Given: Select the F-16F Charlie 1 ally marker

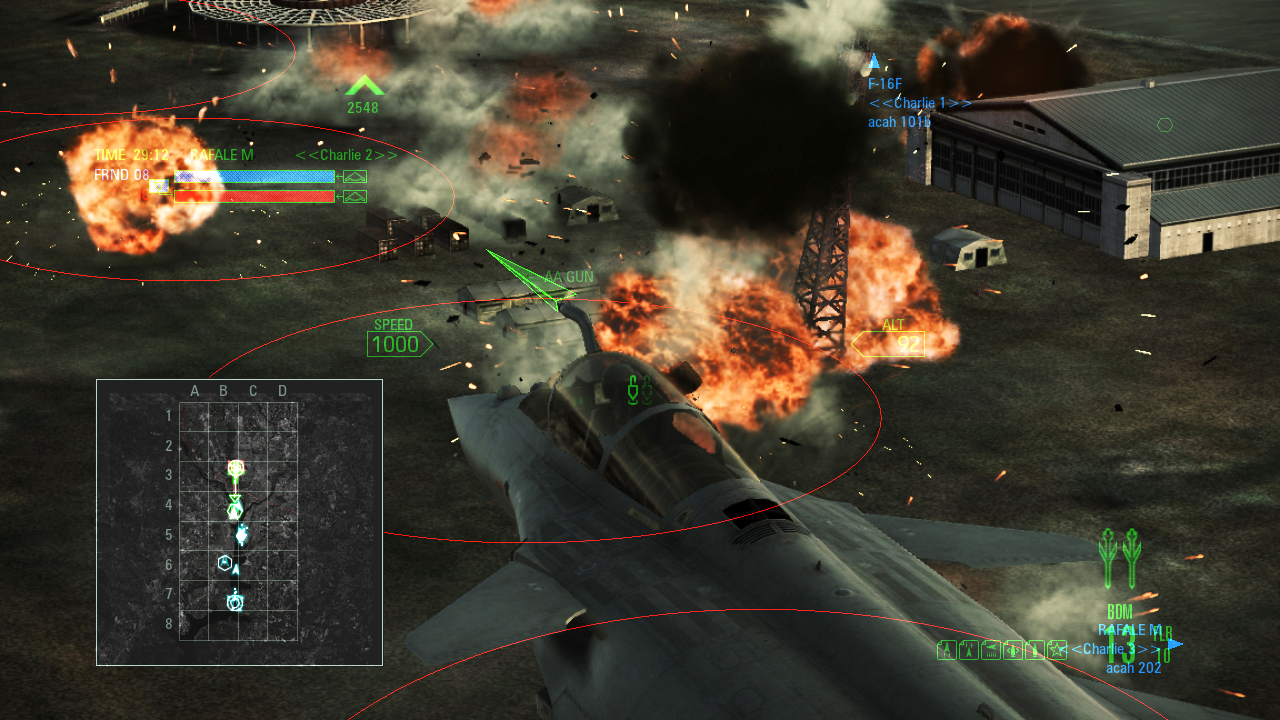Looking at the screenshot, I should 874,62.
